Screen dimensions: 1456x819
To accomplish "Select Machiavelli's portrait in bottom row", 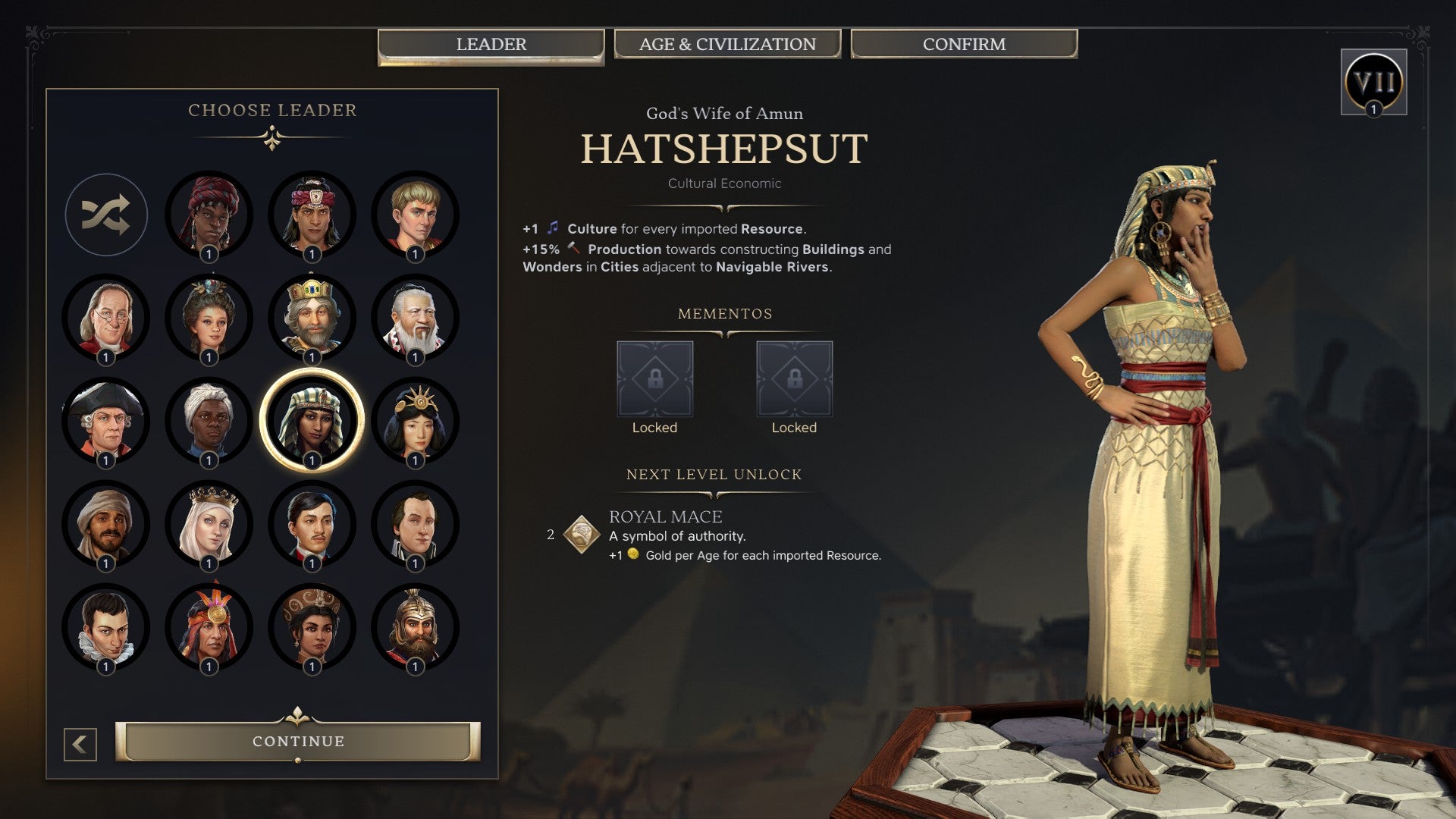I will pyautogui.click(x=106, y=626).
